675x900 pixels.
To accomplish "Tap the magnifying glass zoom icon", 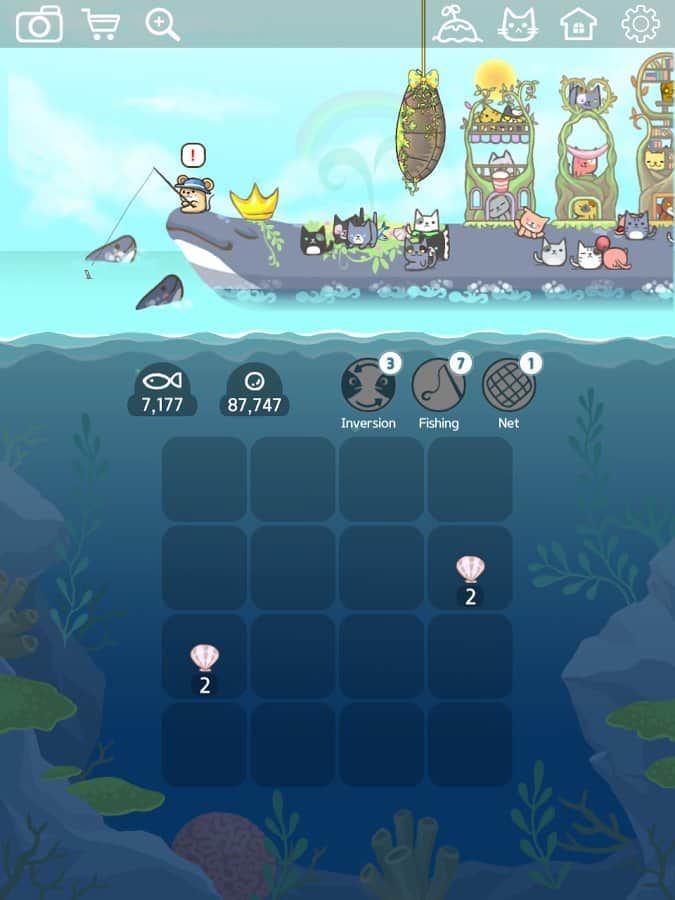I will (x=162, y=24).
